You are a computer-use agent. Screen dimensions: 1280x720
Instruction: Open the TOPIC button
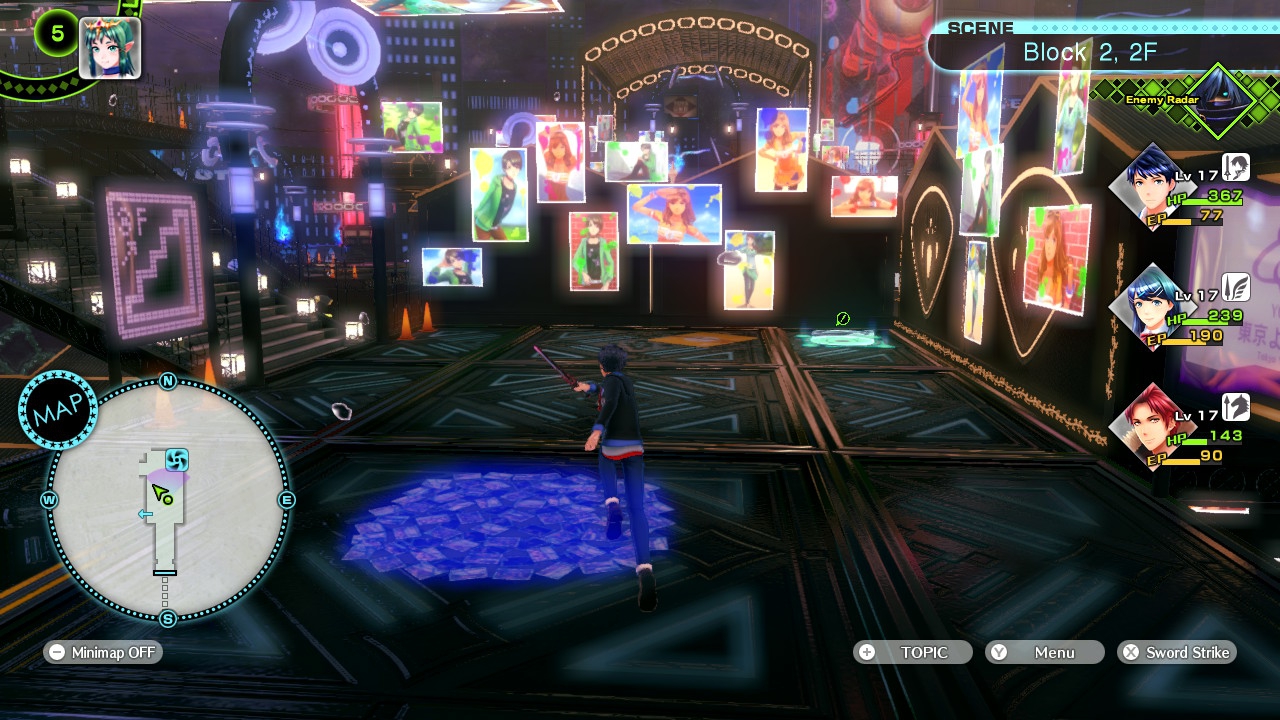point(912,652)
